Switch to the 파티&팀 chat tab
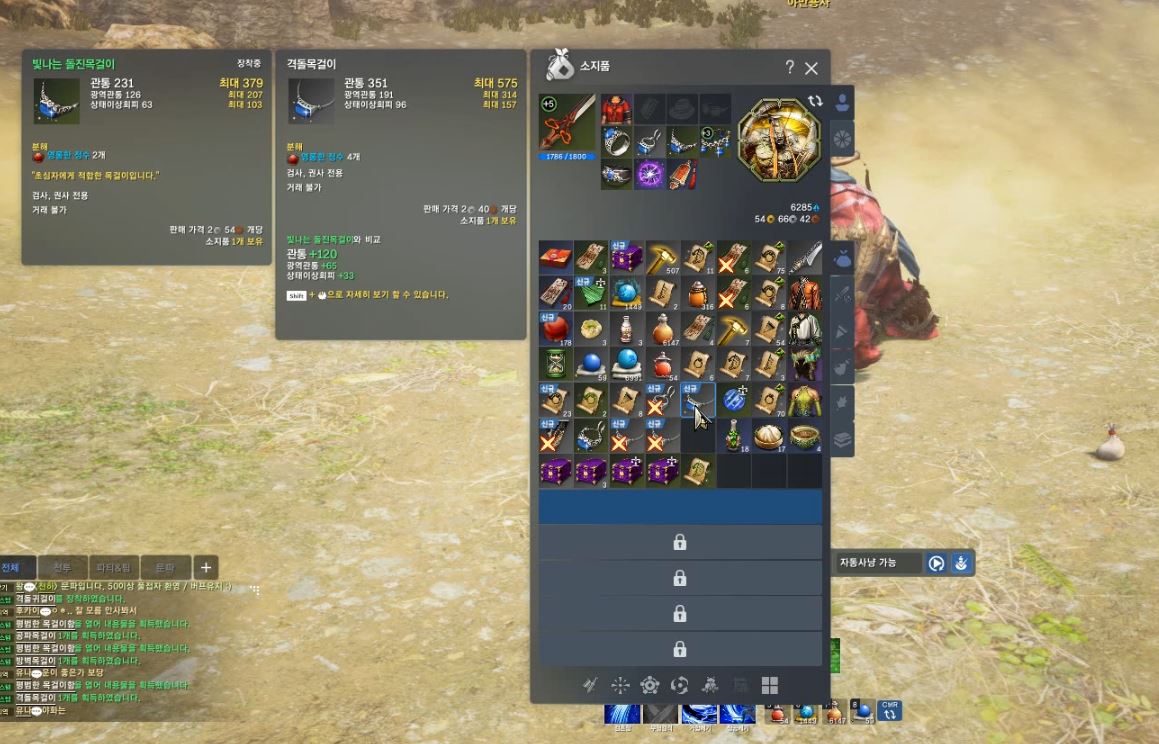1159x744 pixels. pos(114,567)
